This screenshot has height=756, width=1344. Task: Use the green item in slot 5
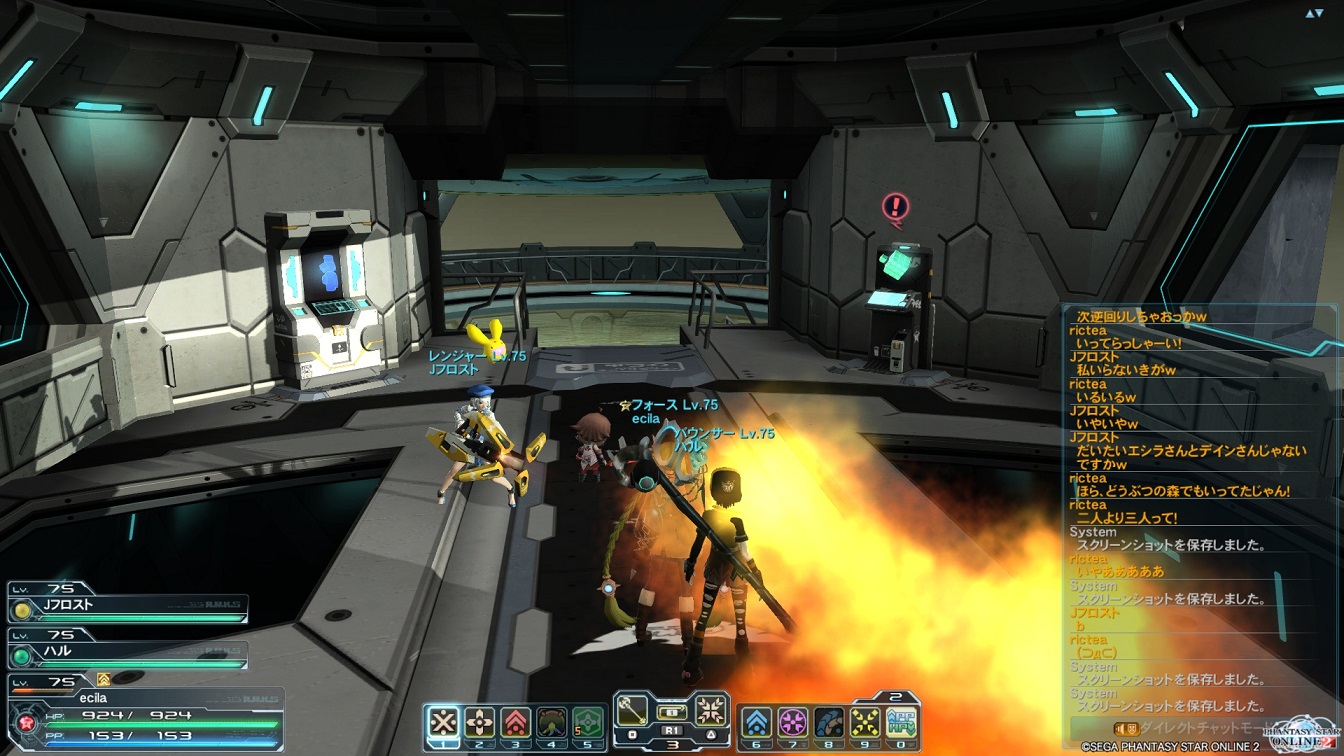pos(588,722)
